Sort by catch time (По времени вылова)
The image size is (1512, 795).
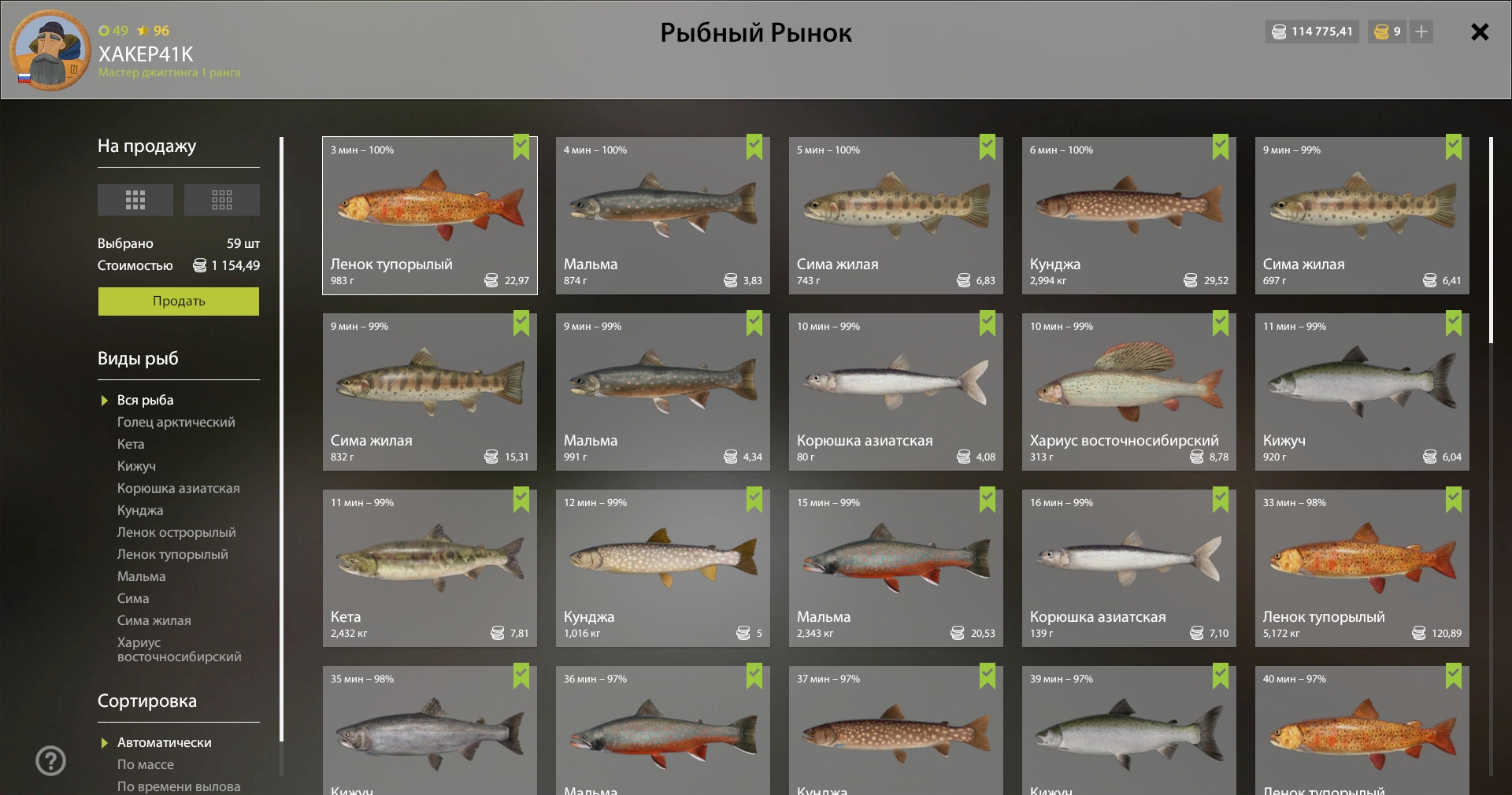coord(179,786)
